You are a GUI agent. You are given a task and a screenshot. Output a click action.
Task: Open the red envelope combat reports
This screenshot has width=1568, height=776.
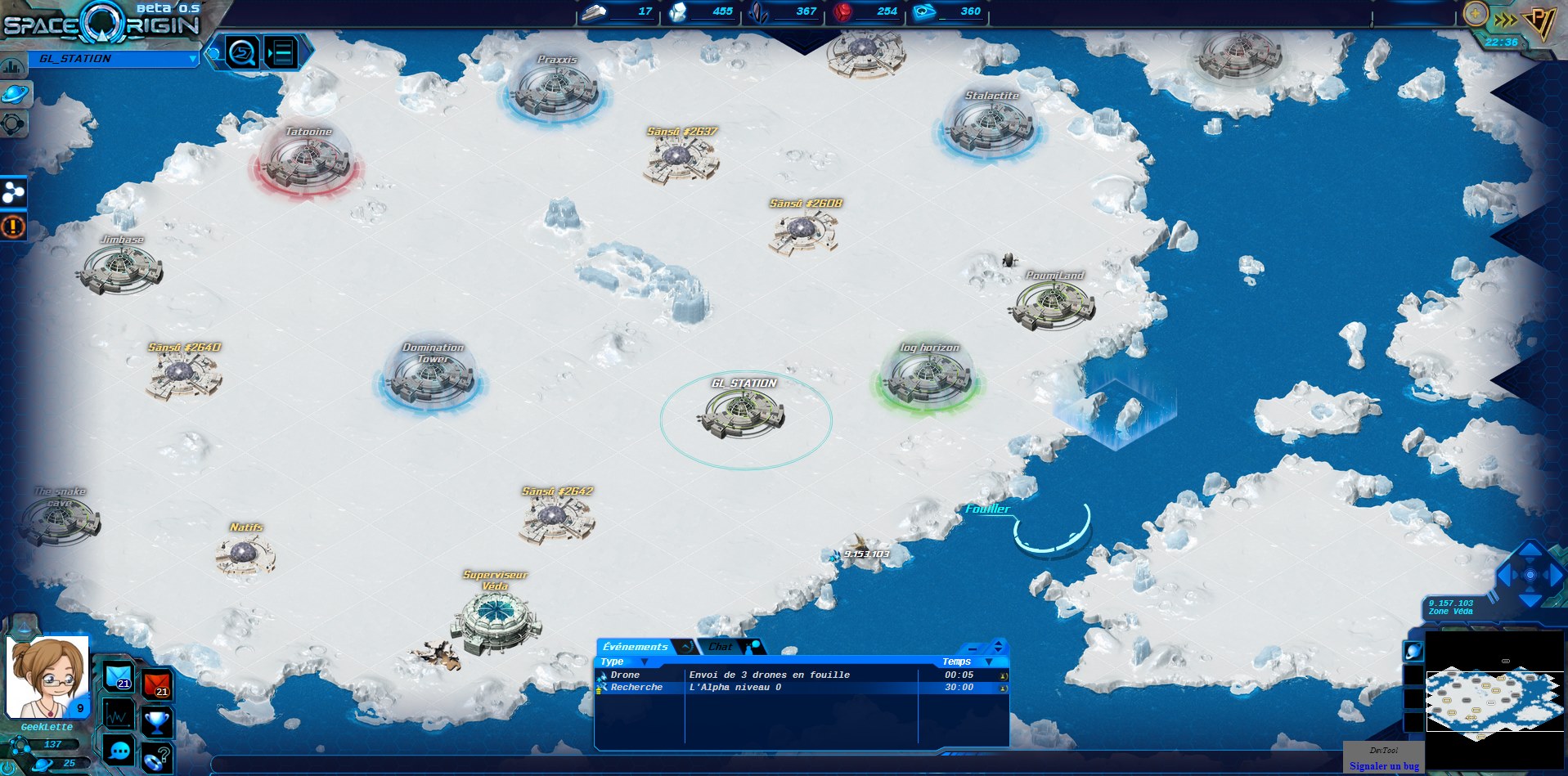point(157,684)
